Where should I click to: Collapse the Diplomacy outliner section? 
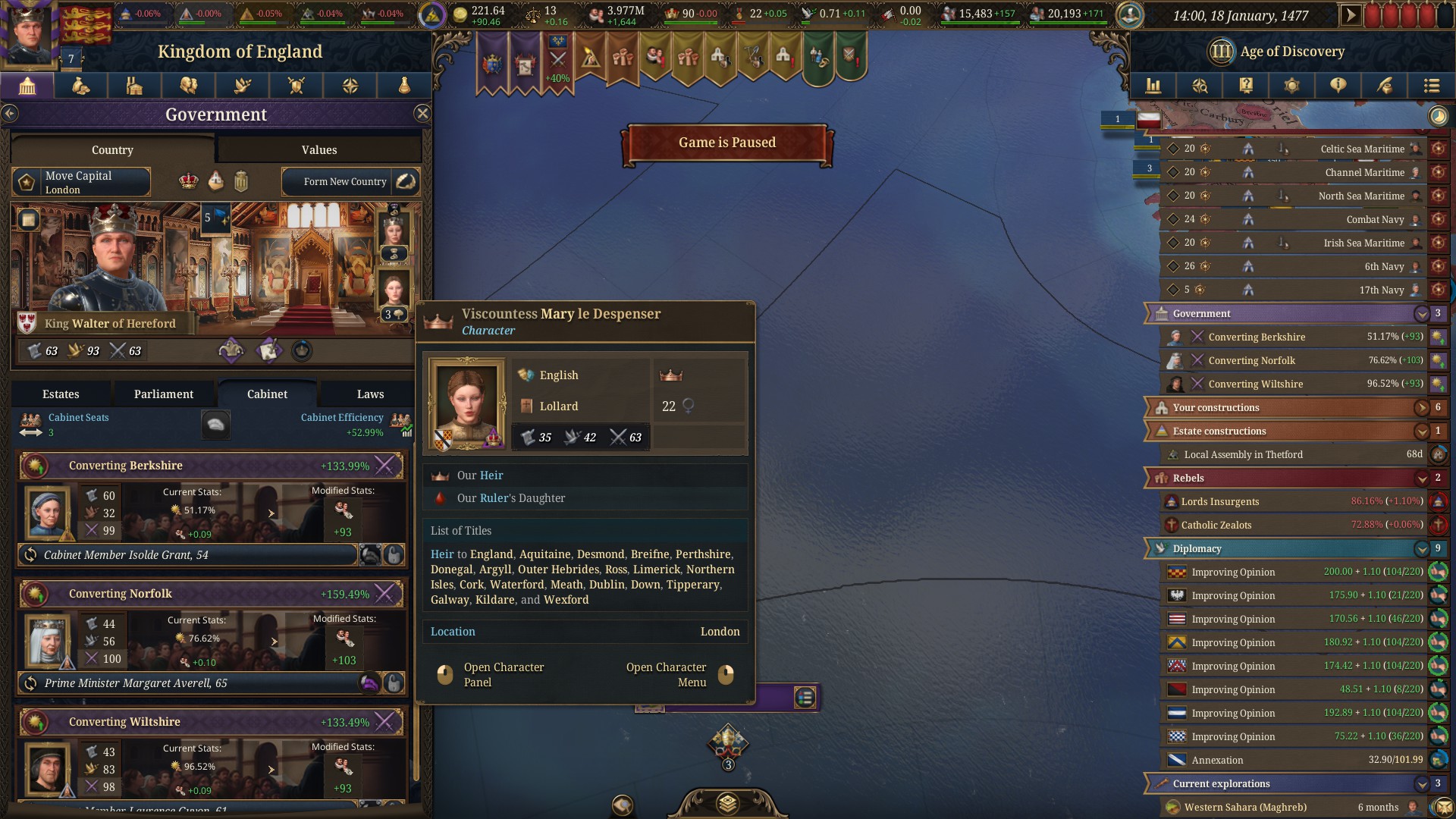click(1421, 548)
